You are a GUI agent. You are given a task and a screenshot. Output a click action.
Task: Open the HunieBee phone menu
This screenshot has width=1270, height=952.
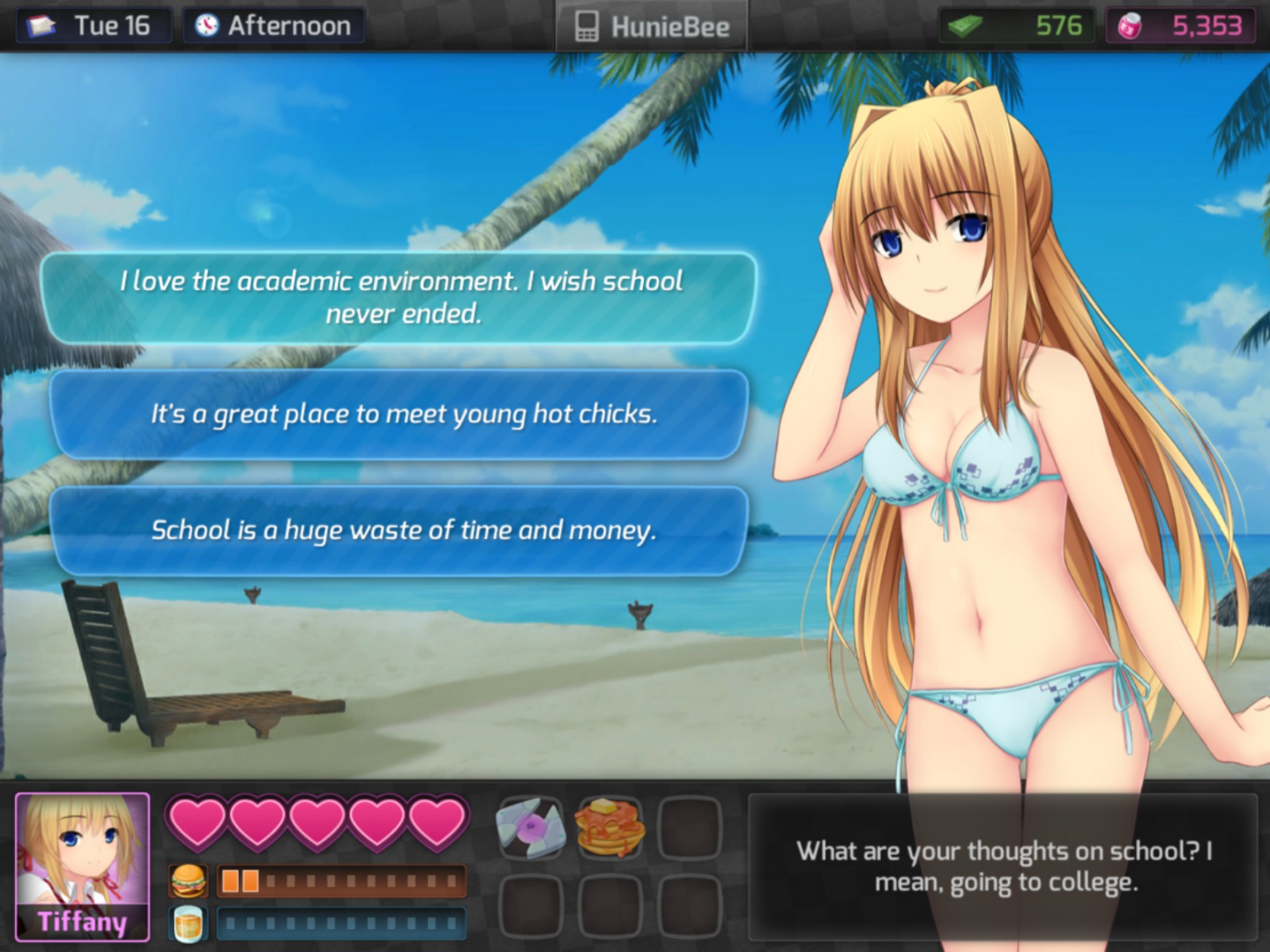(653, 26)
